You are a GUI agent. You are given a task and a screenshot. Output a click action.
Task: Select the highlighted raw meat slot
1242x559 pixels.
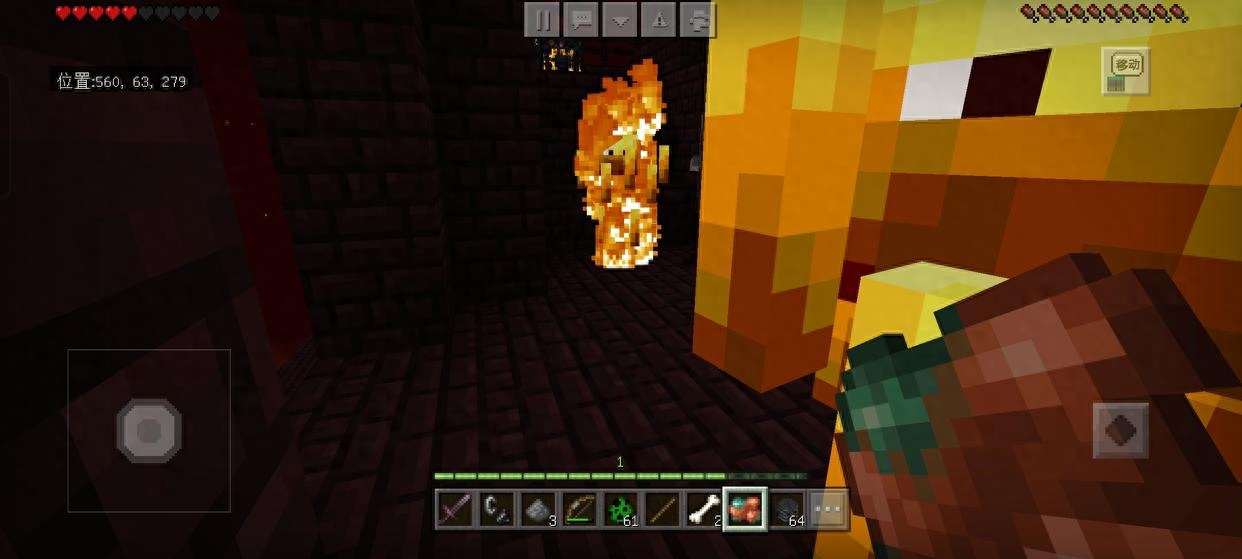(x=744, y=509)
